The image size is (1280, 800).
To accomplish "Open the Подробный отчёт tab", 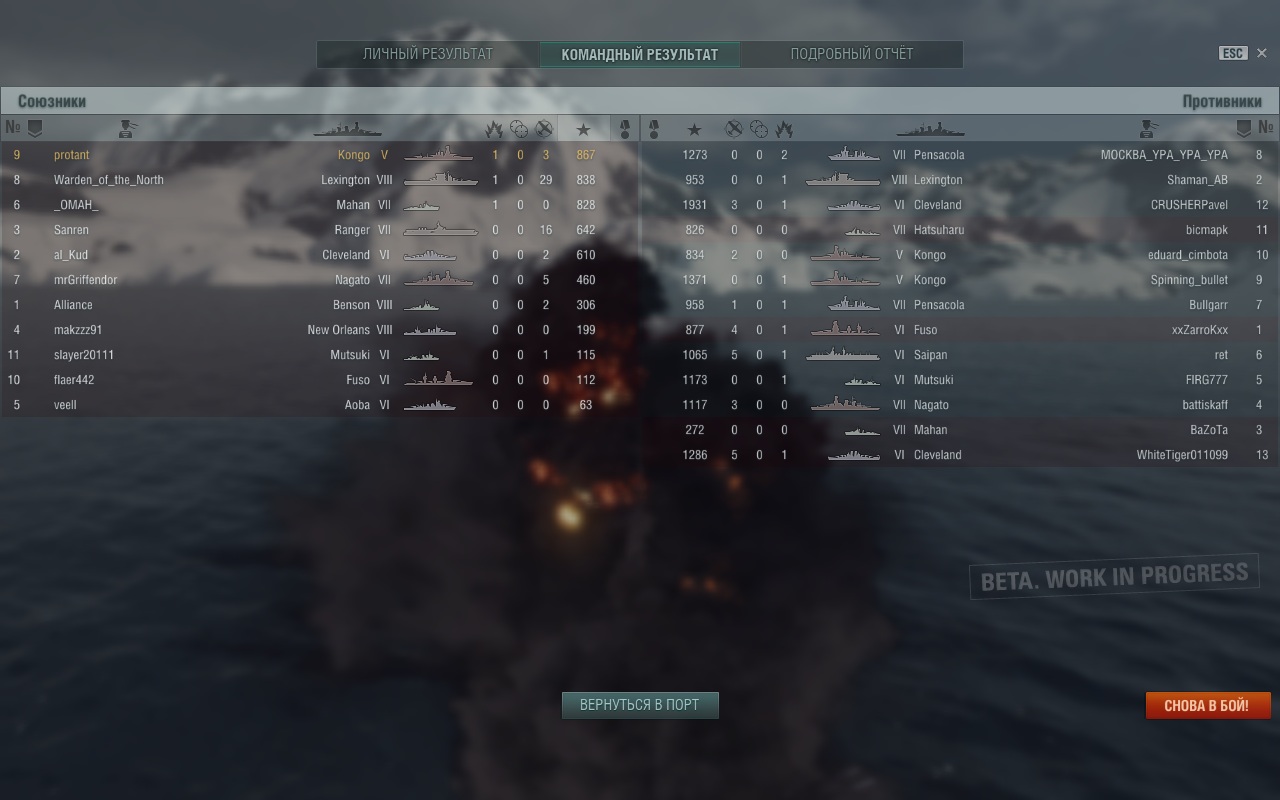I will coord(852,54).
